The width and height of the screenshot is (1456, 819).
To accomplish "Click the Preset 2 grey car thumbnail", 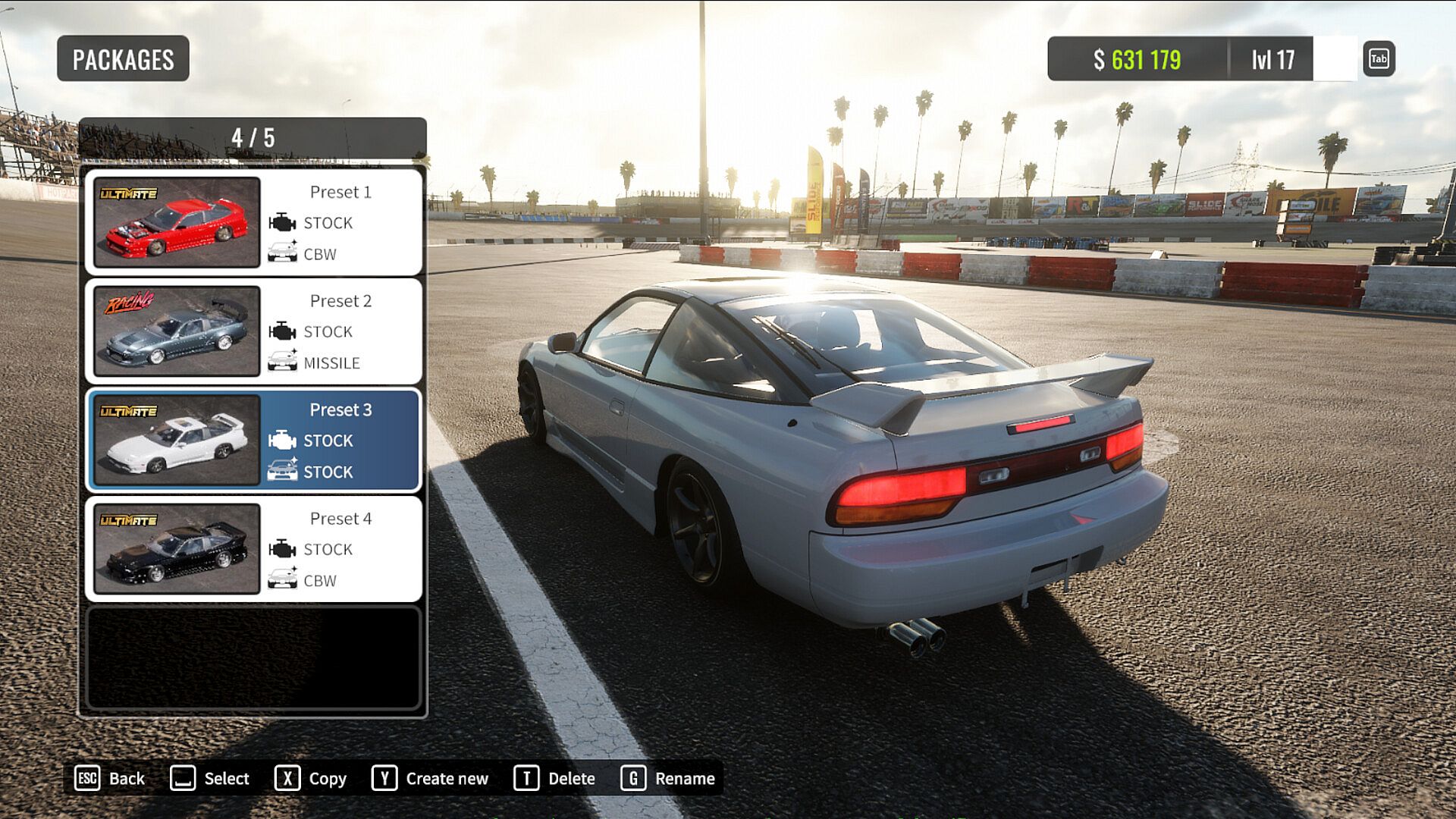I will click(x=177, y=331).
